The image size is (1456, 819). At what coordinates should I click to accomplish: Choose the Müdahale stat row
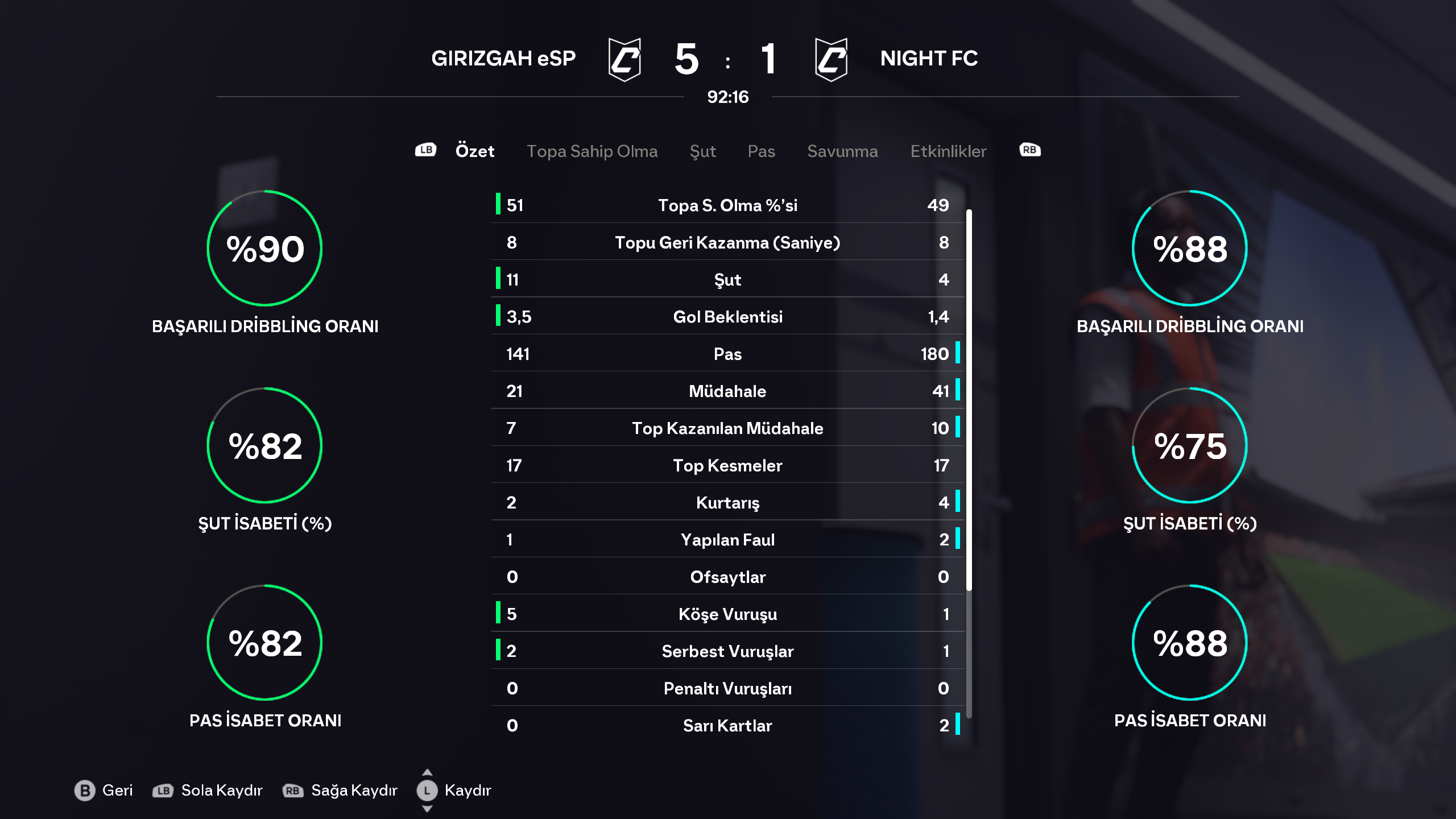[727, 391]
